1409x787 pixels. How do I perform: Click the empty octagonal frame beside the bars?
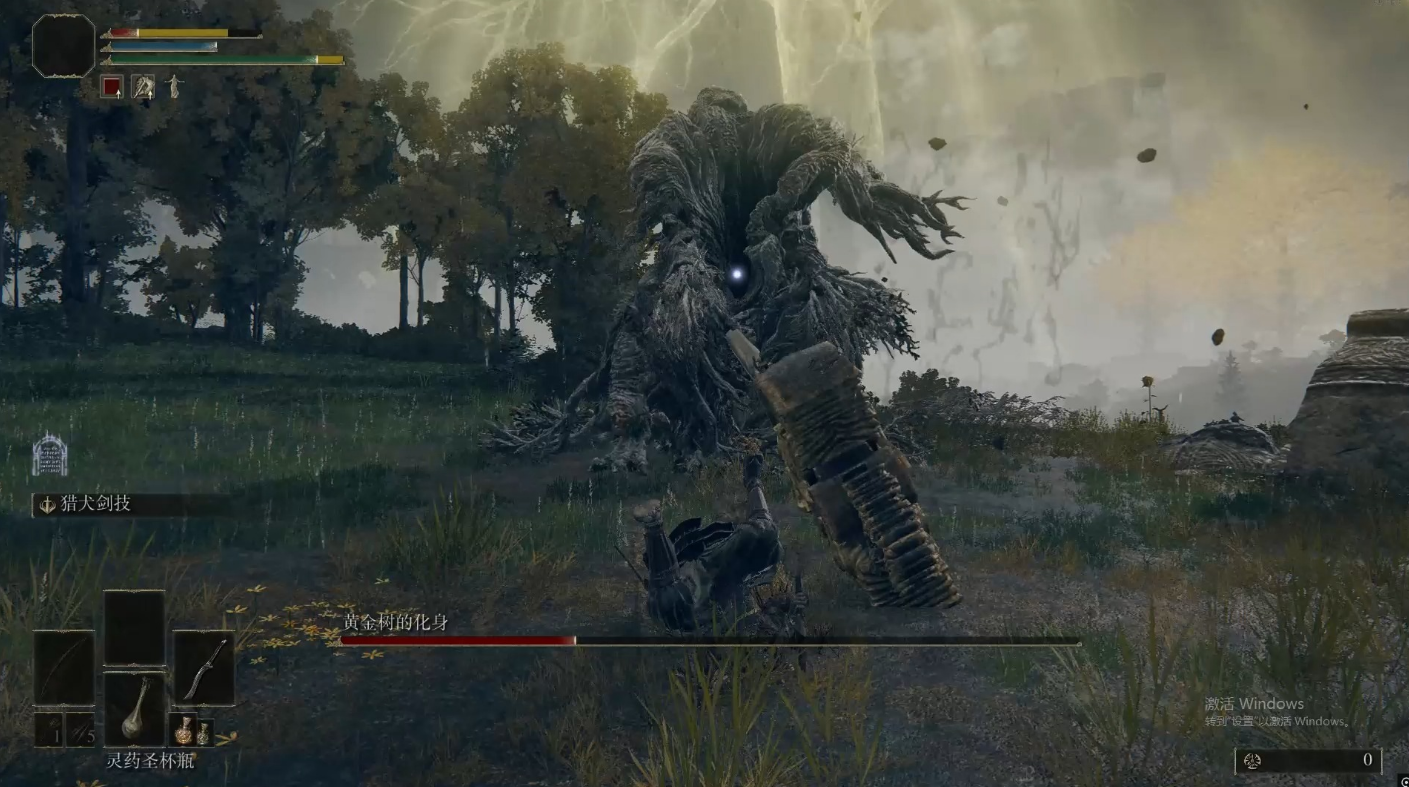click(63, 45)
